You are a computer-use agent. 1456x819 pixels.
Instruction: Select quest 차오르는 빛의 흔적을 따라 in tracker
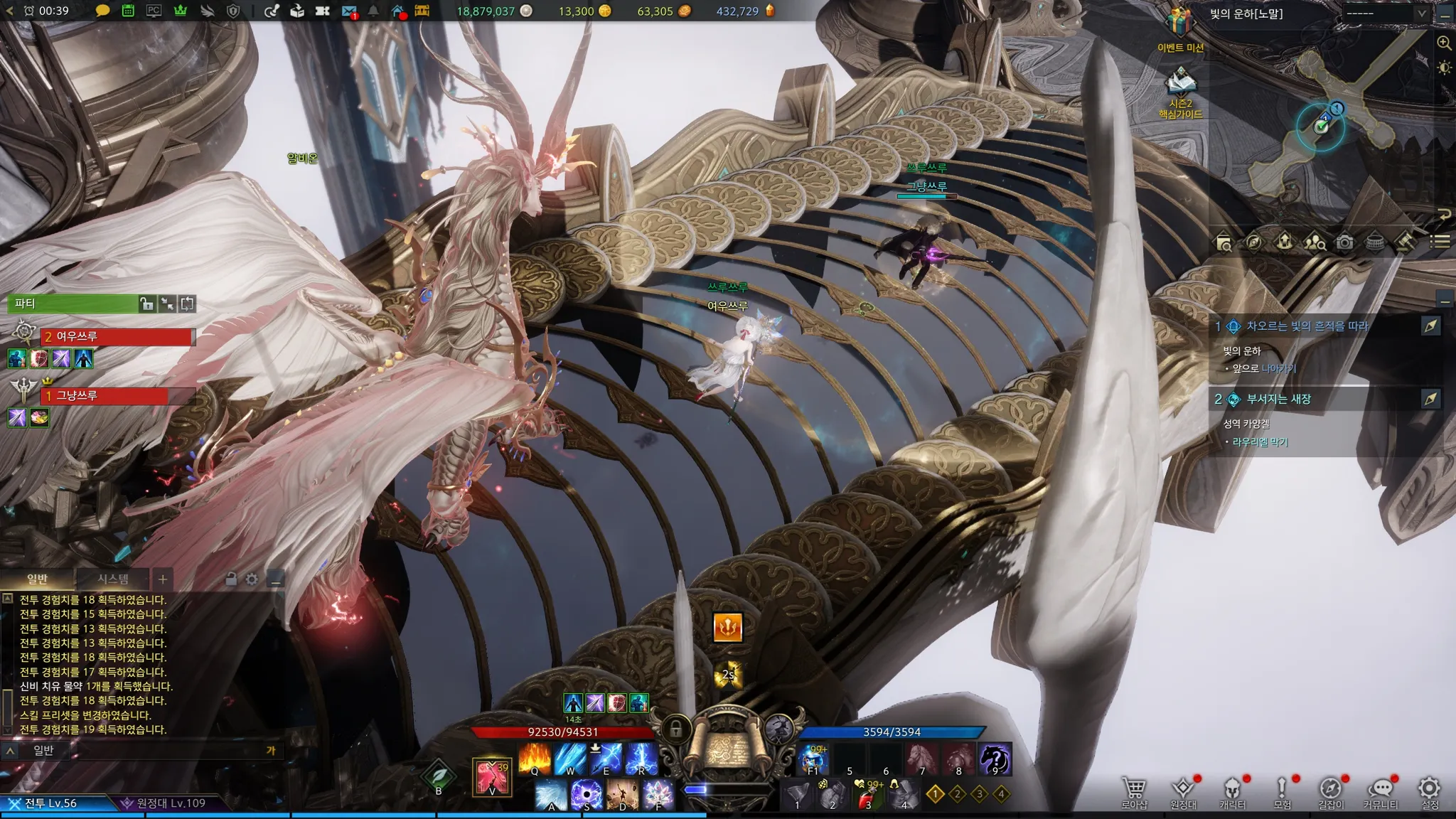point(1307,326)
